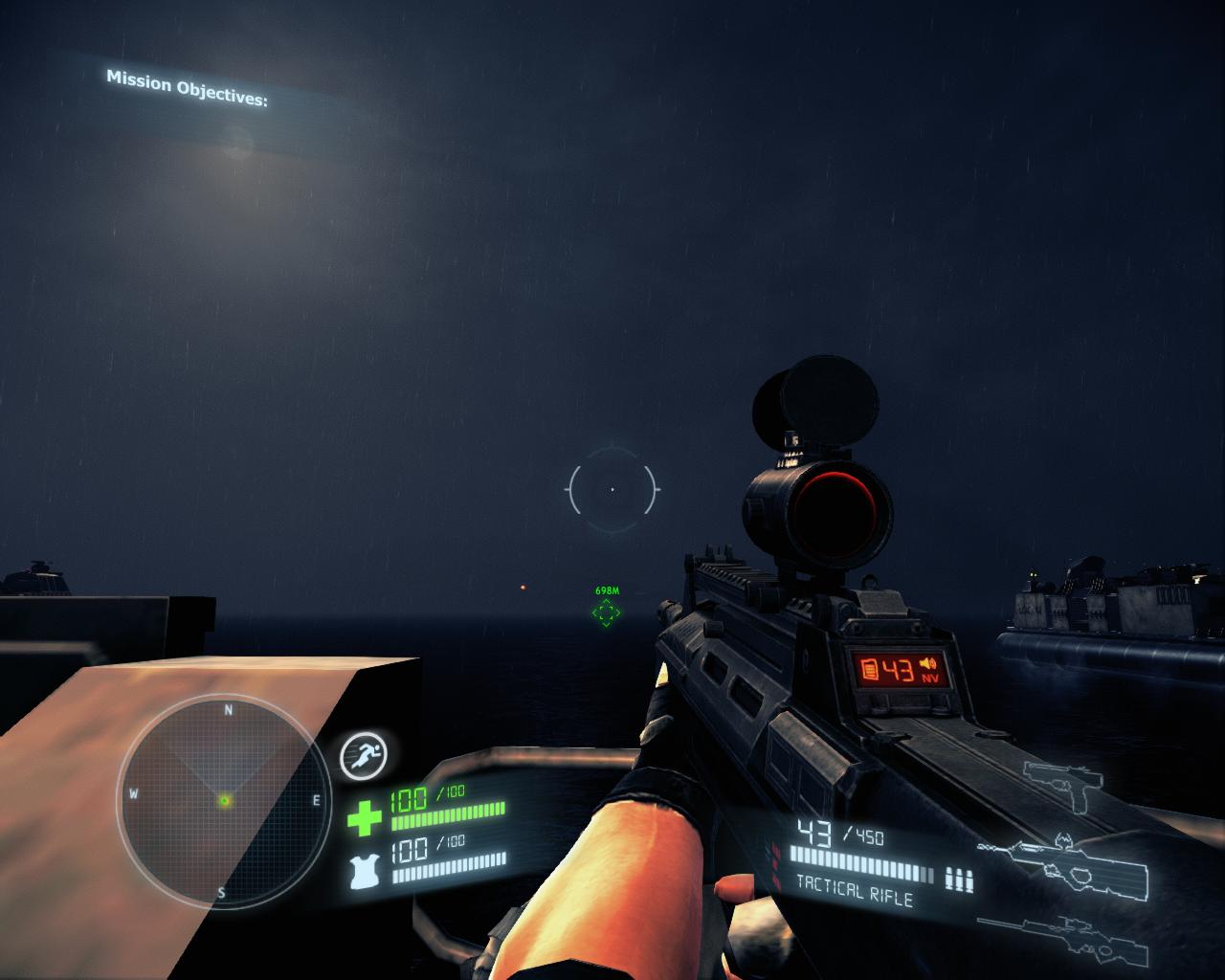The height and width of the screenshot is (980, 1225).
Task: Click the three-bullet fire mode indicator
Action: (x=958, y=879)
